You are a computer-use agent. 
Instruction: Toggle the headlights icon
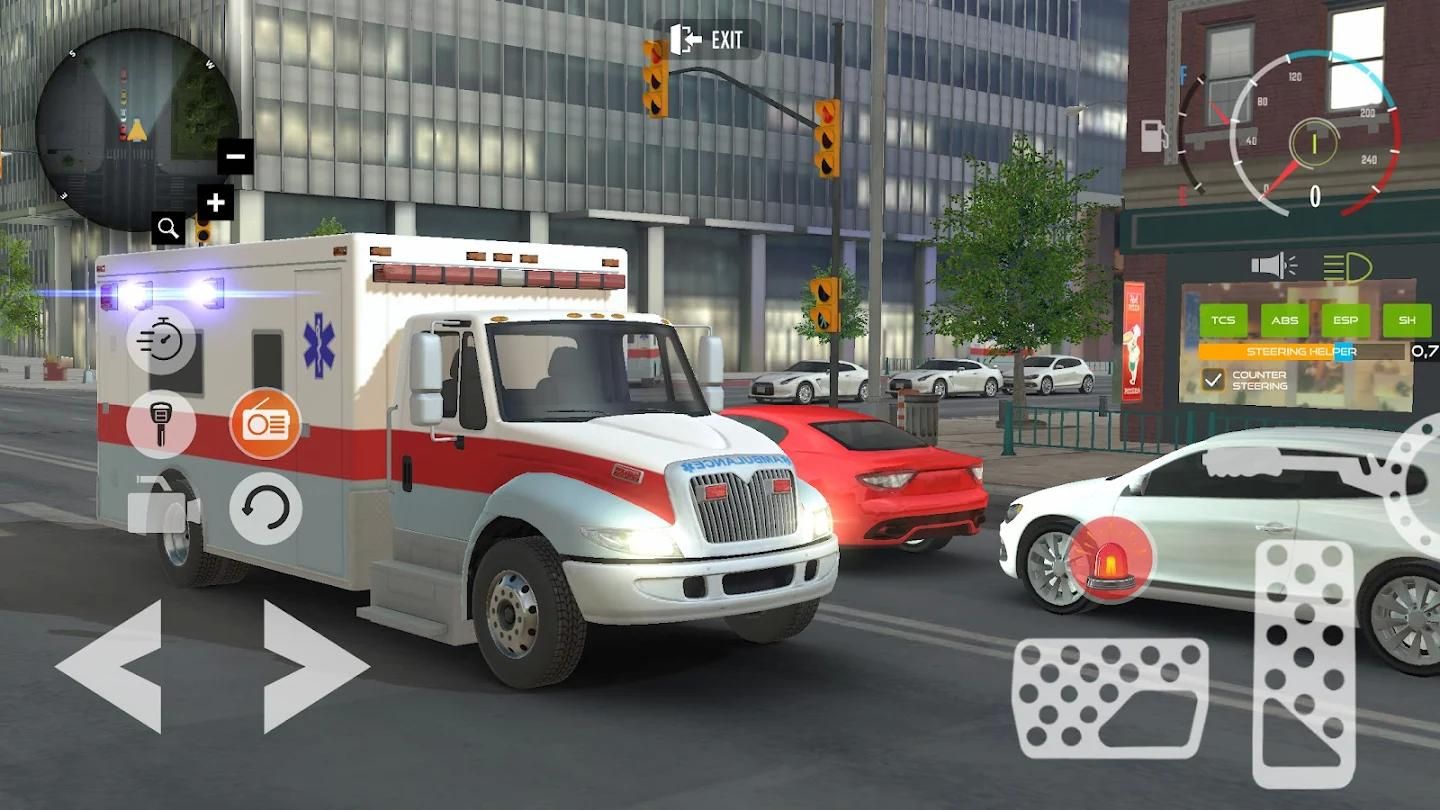1347,267
